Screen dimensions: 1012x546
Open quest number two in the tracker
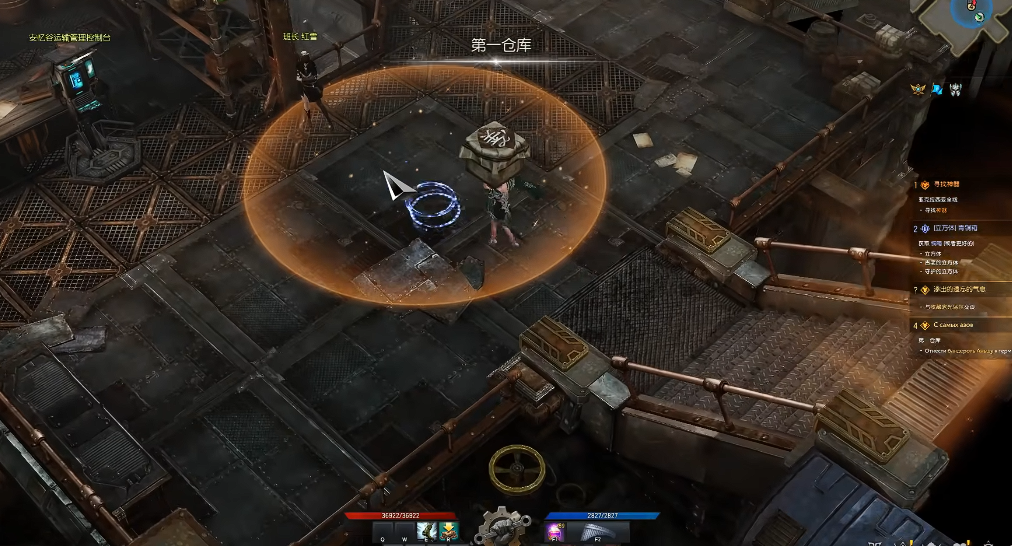pos(950,229)
